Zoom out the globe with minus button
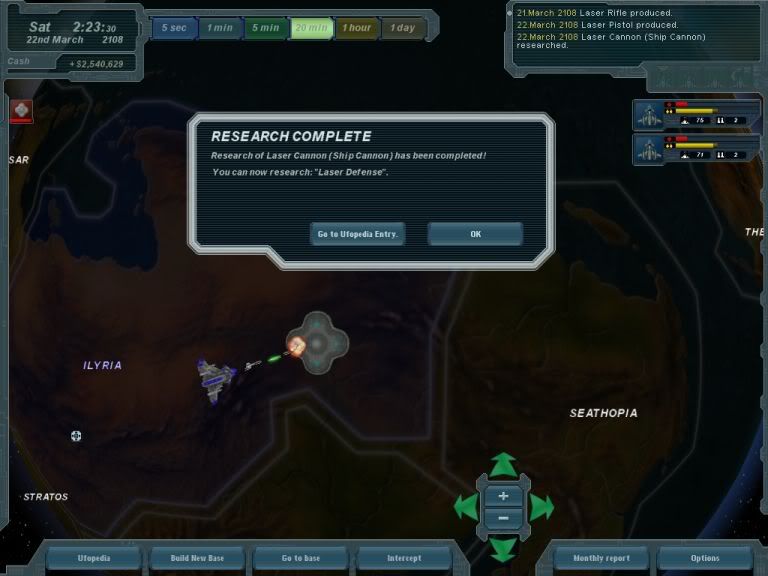 point(503,518)
